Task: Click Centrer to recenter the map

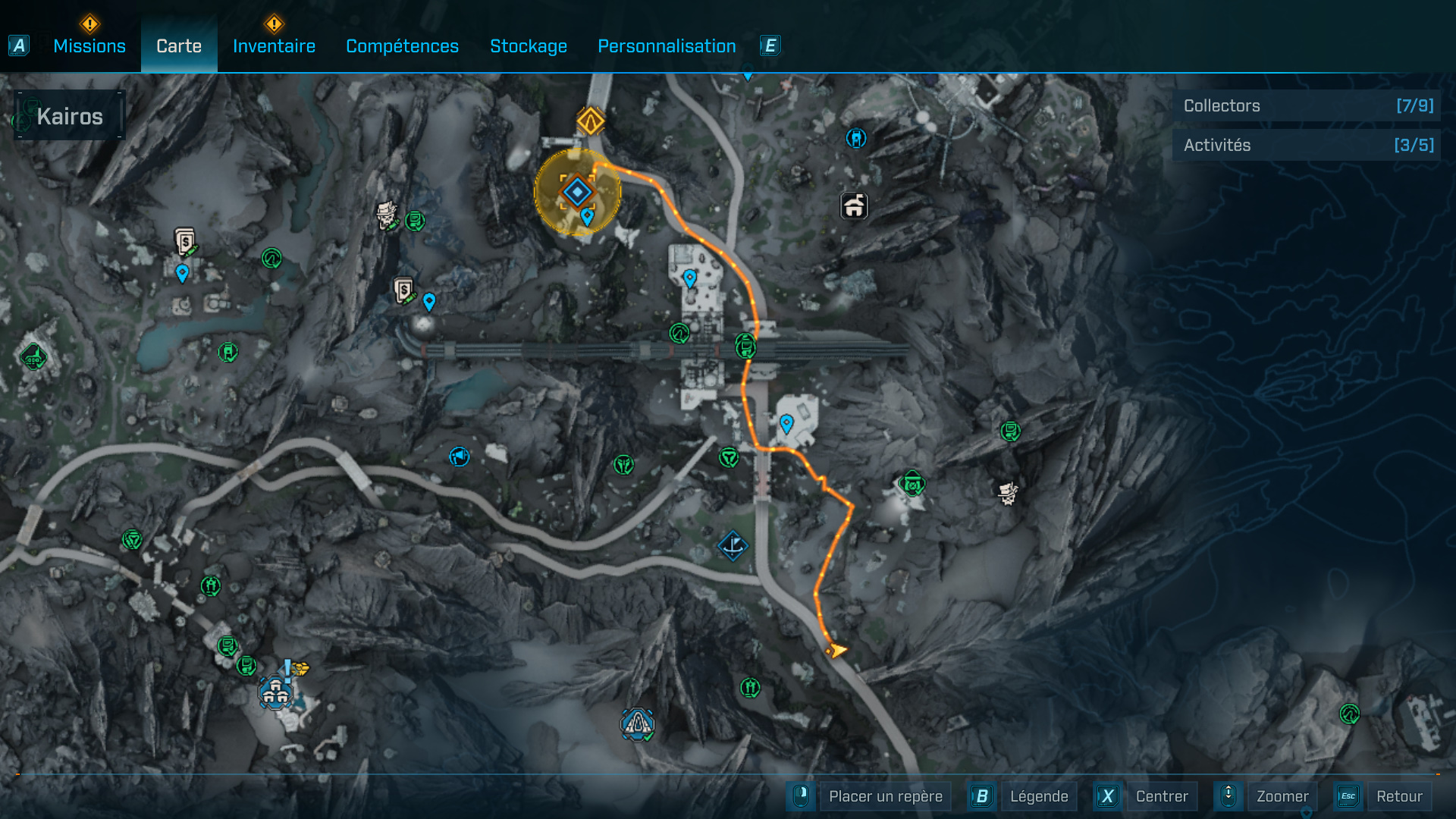Action: coord(1161,796)
